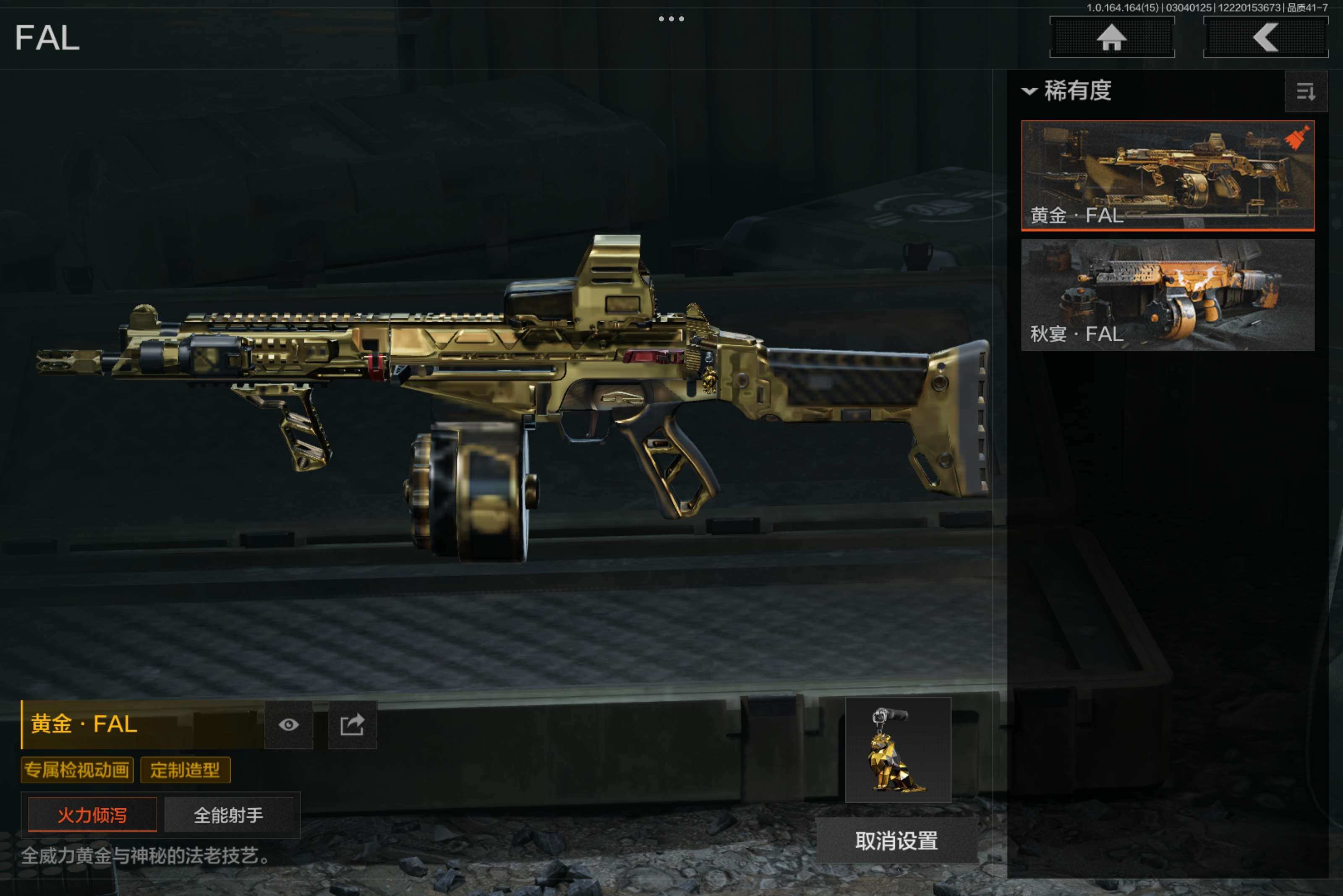Screen dimensions: 1343x896
Task: Click the 专属检视动画 tag
Action: pos(77,770)
